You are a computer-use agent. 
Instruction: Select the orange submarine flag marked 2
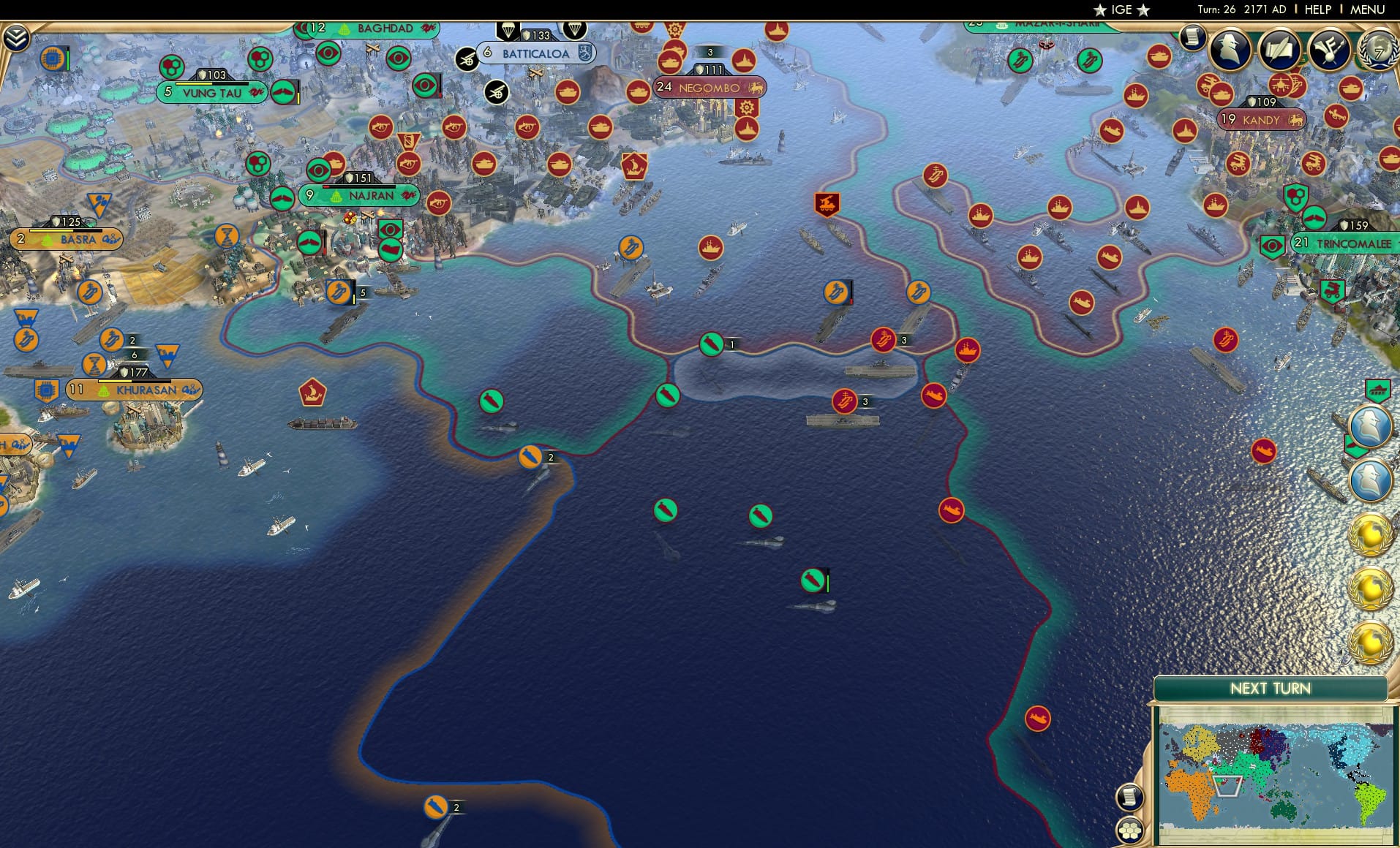[x=531, y=457]
